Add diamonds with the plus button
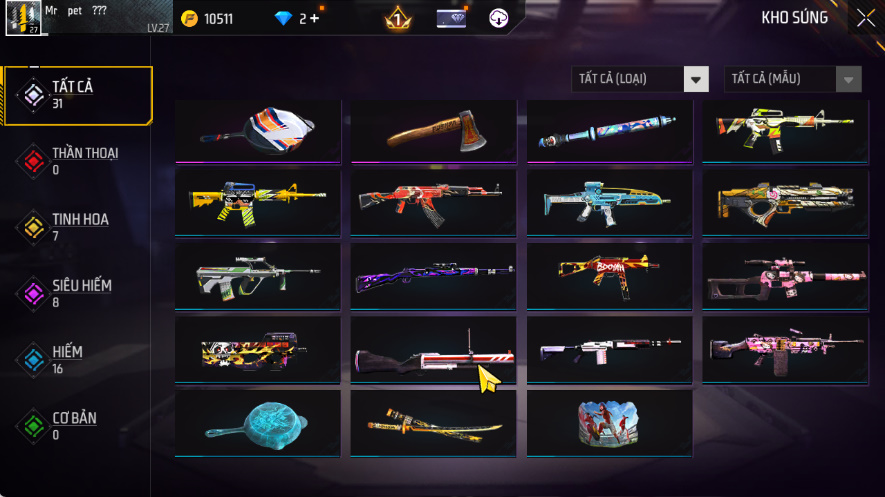The height and width of the screenshot is (497, 885). tap(316, 19)
